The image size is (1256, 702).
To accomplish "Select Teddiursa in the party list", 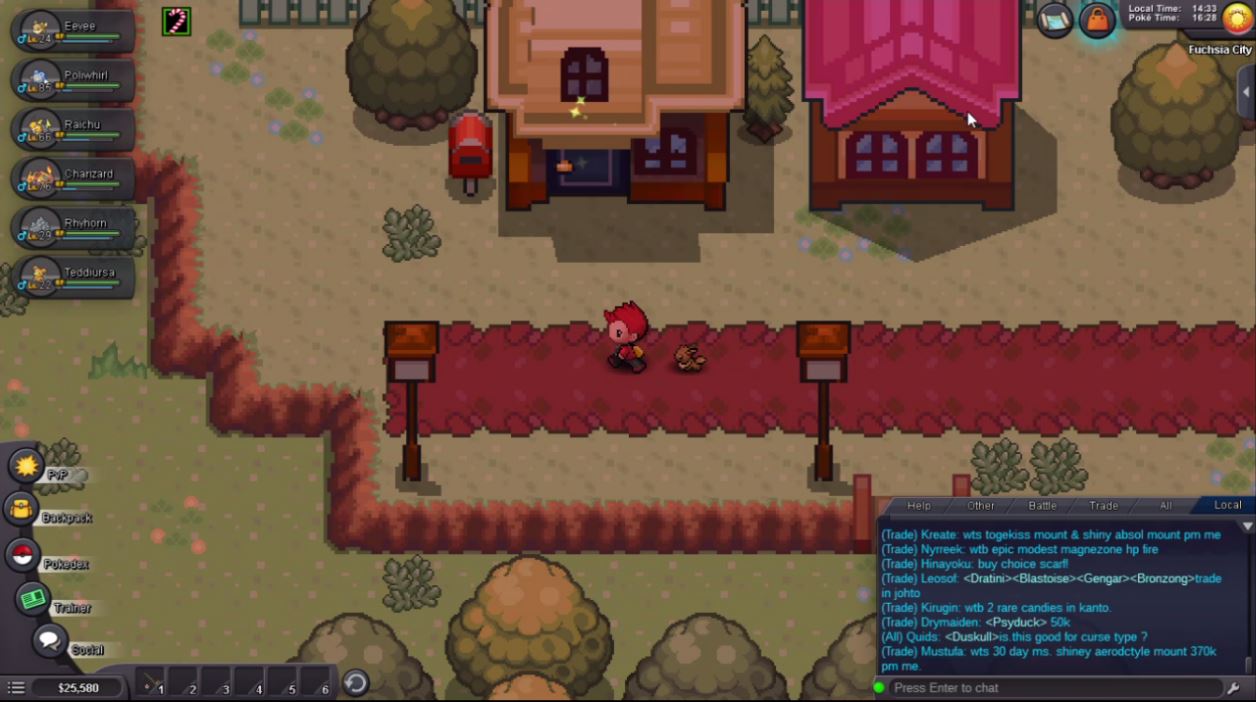I will [x=74, y=277].
